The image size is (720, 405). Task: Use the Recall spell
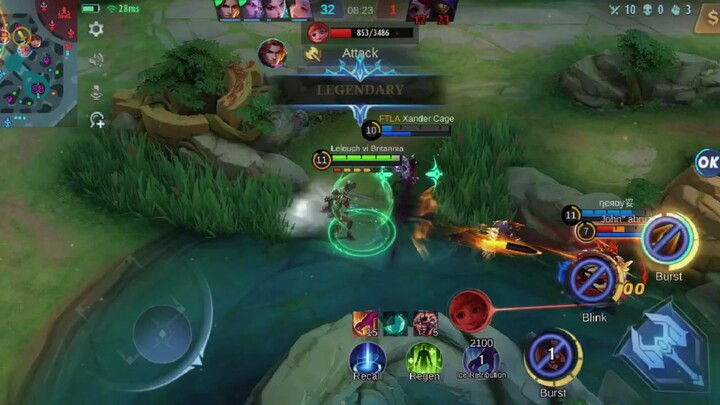click(367, 359)
